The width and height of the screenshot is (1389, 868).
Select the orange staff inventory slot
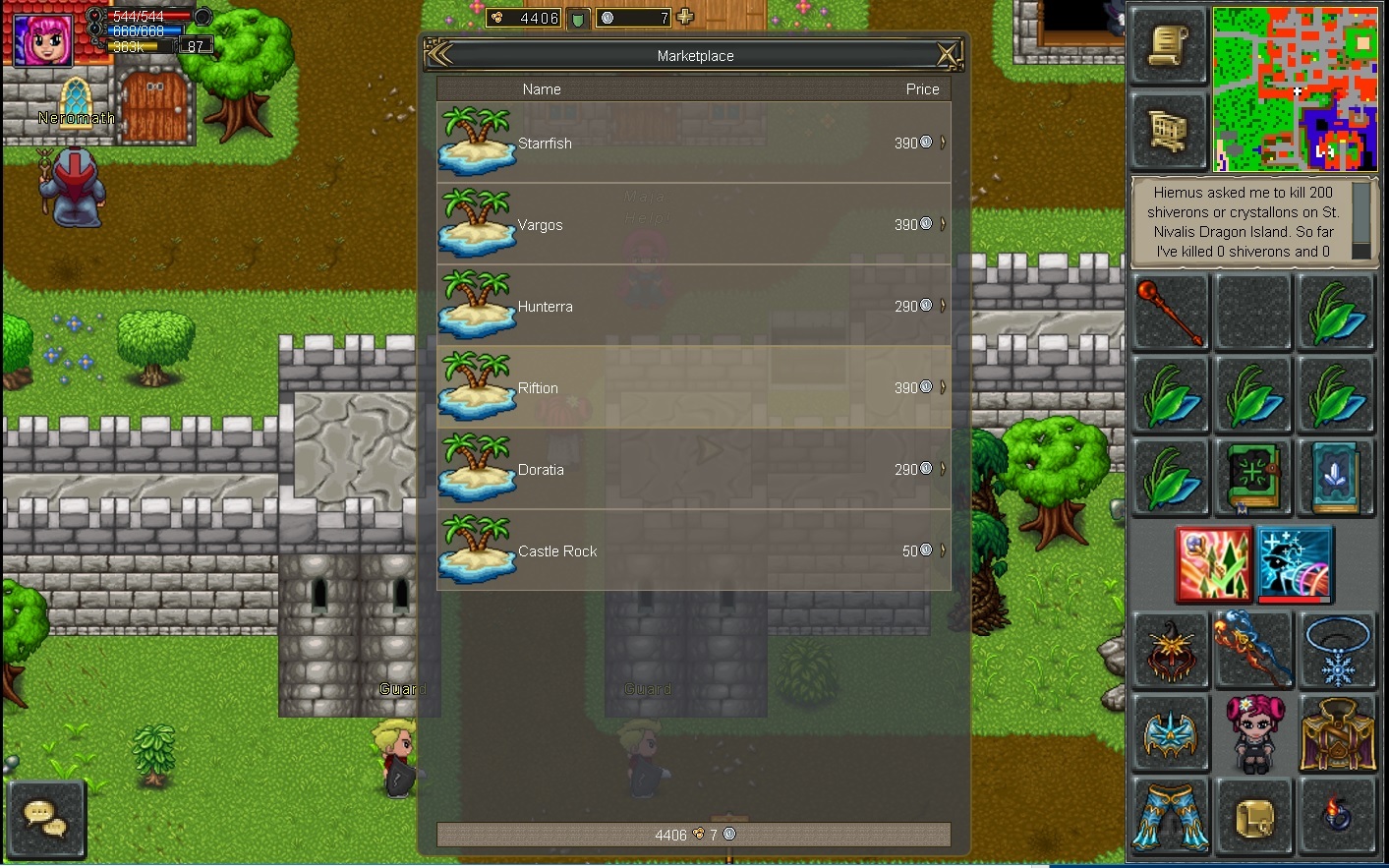click(1170, 313)
